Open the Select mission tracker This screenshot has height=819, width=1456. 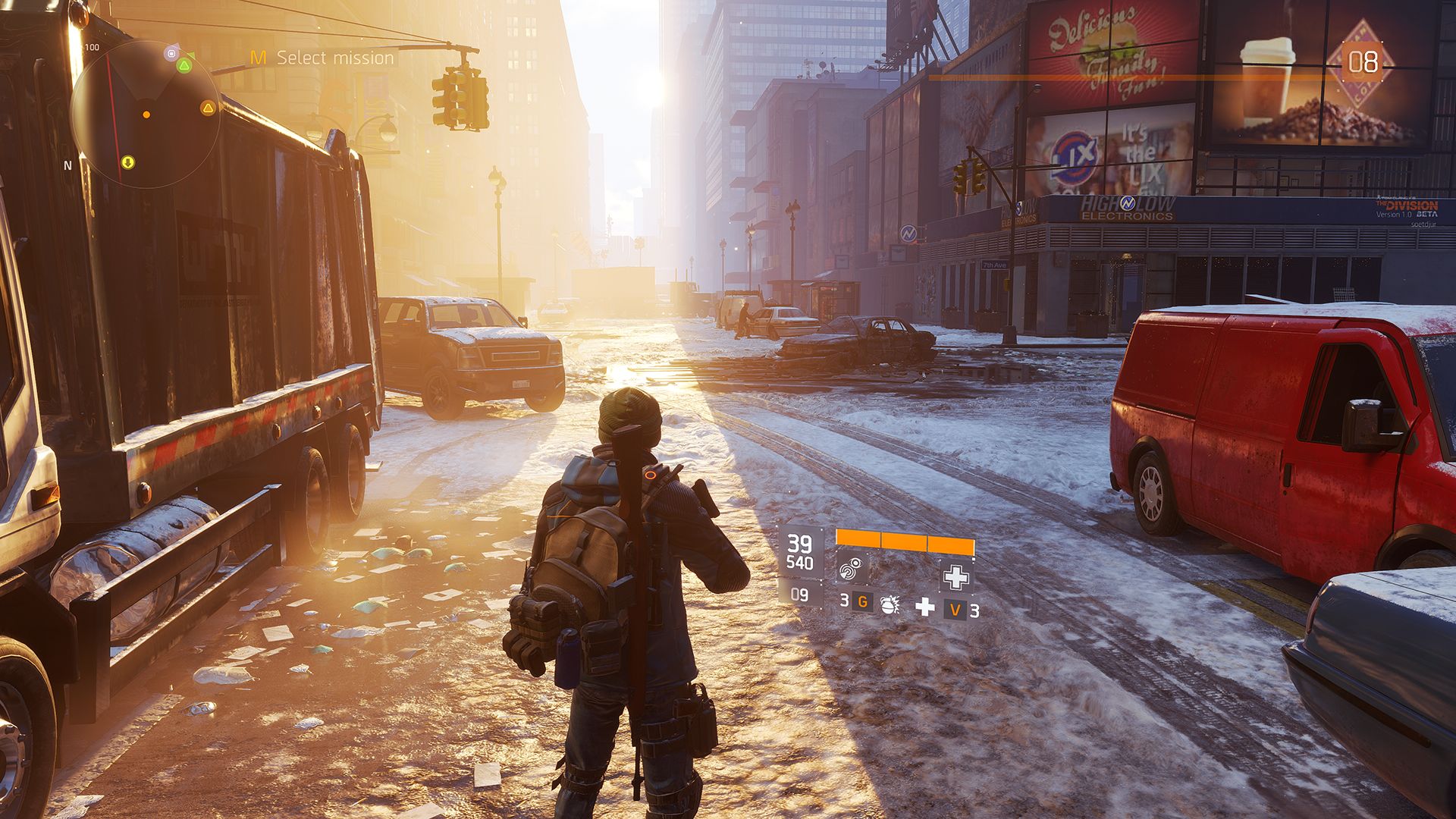click(323, 58)
